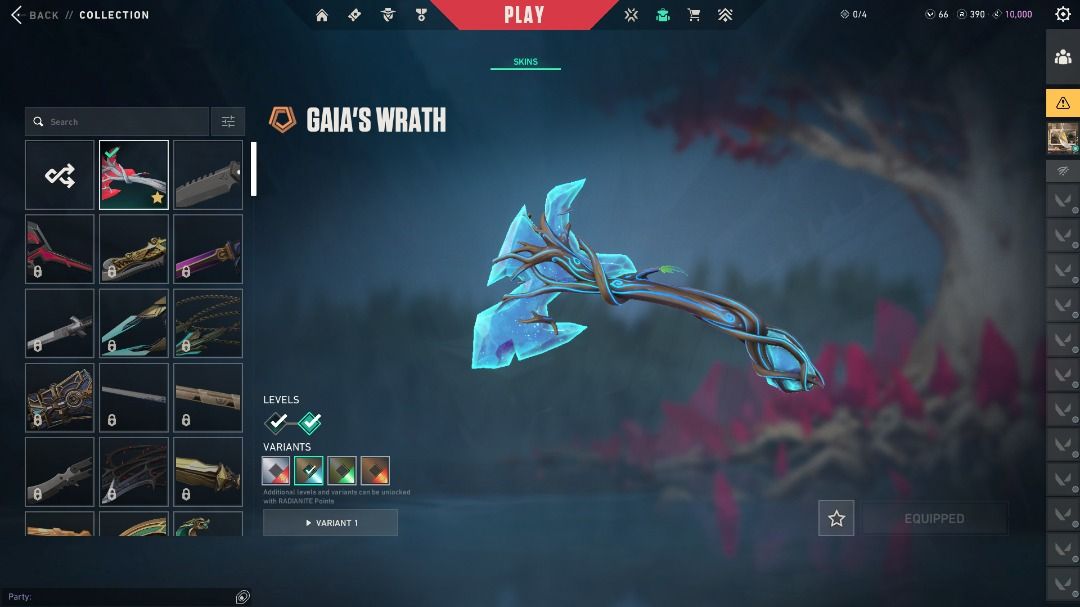The image size is (1080, 607).
Task: Start matchmaking with the PLAY button
Action: [x=524, y=15]
